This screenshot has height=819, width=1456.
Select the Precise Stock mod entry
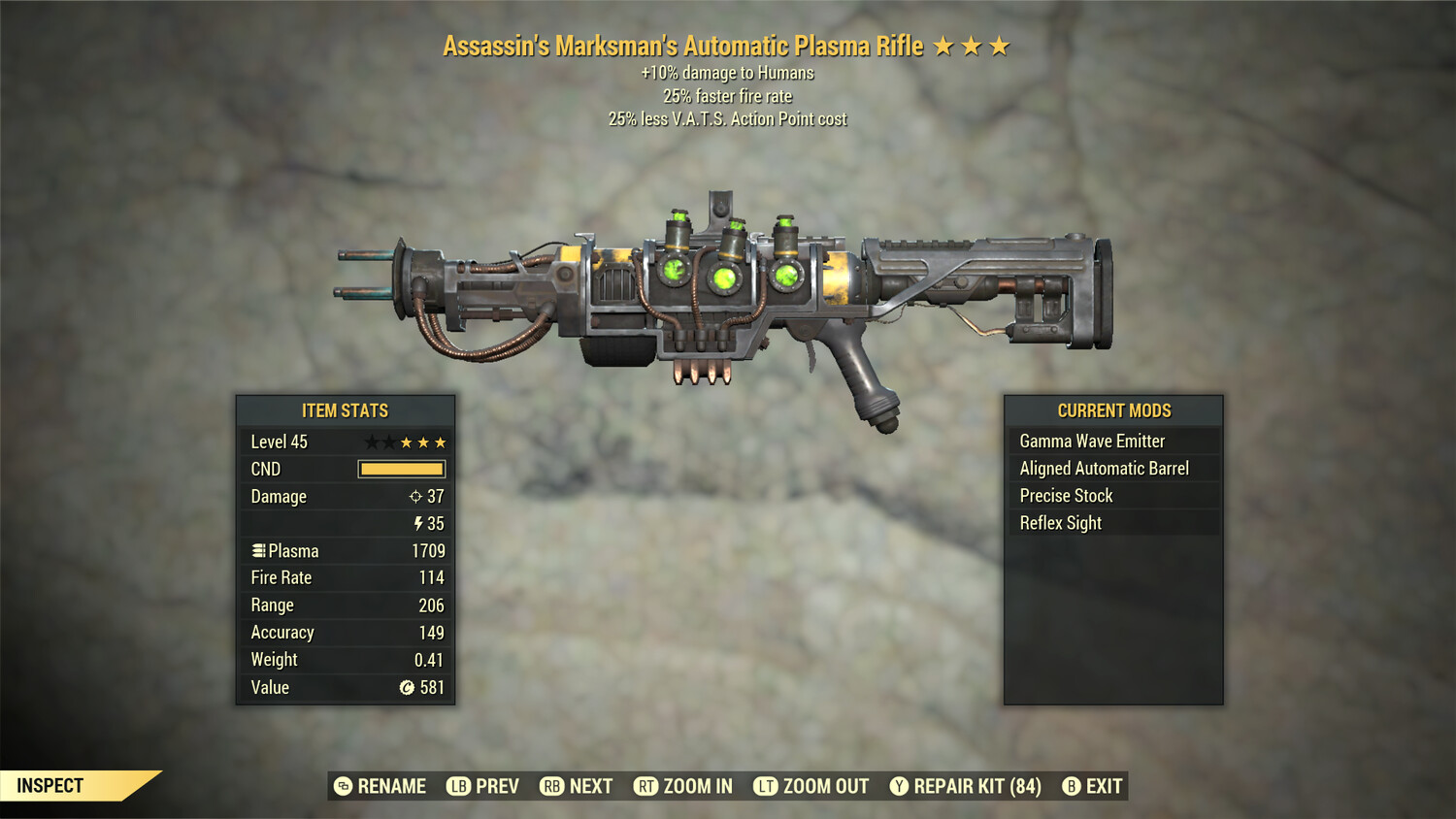click(x=1065, y=495)
